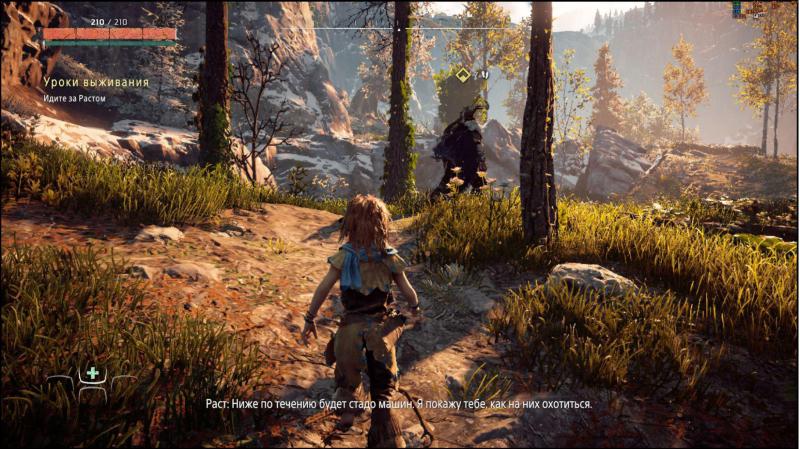
Task: Click the compass bar at the top
Action: 400,28
